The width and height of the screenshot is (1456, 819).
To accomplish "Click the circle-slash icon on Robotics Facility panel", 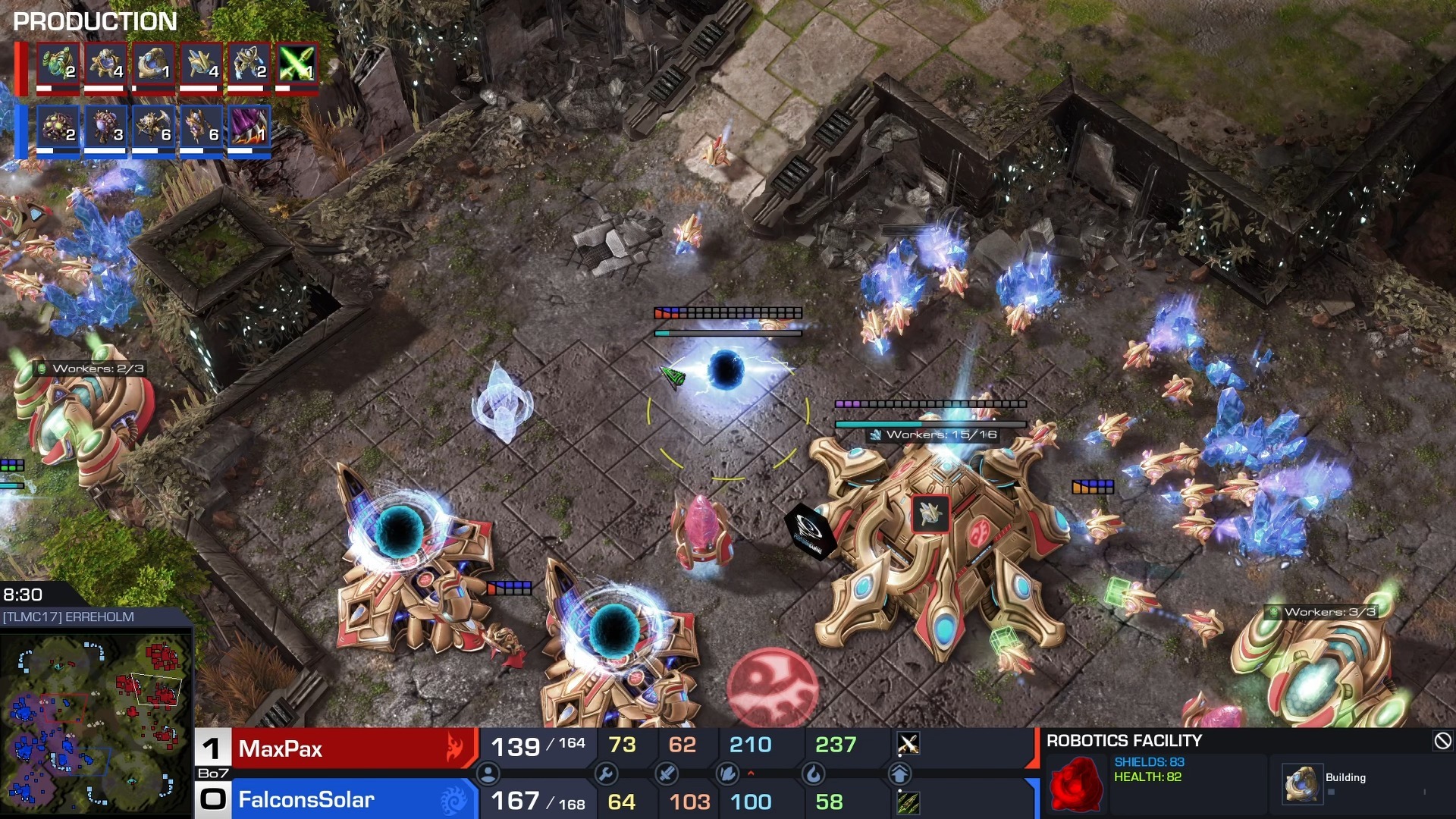I will click(x=1442, y=741).
